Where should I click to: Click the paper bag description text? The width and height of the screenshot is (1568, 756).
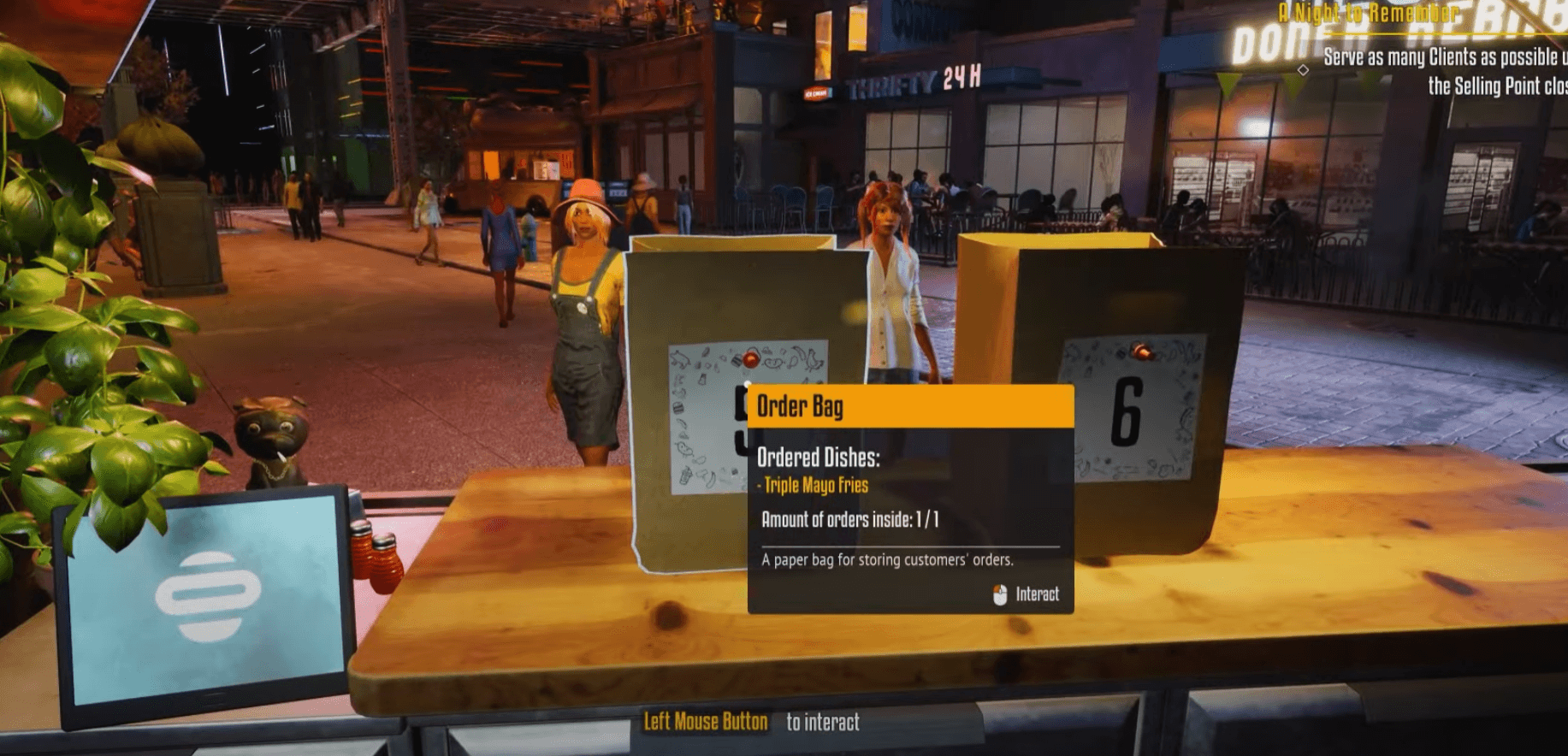886,560
